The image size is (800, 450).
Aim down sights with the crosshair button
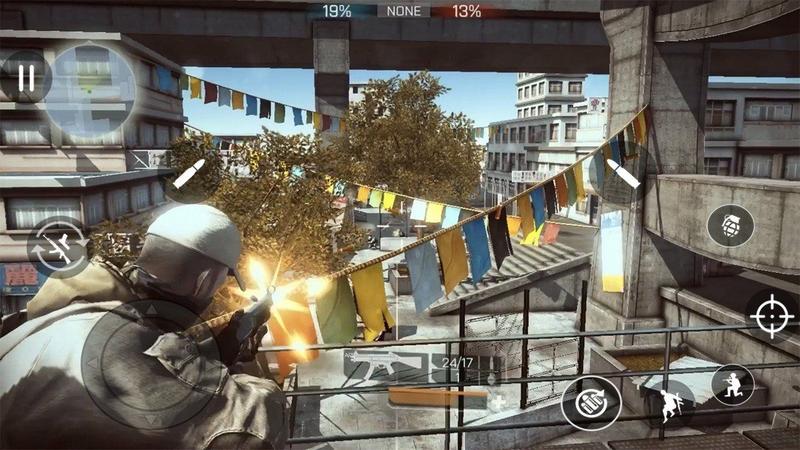point(772,317)
